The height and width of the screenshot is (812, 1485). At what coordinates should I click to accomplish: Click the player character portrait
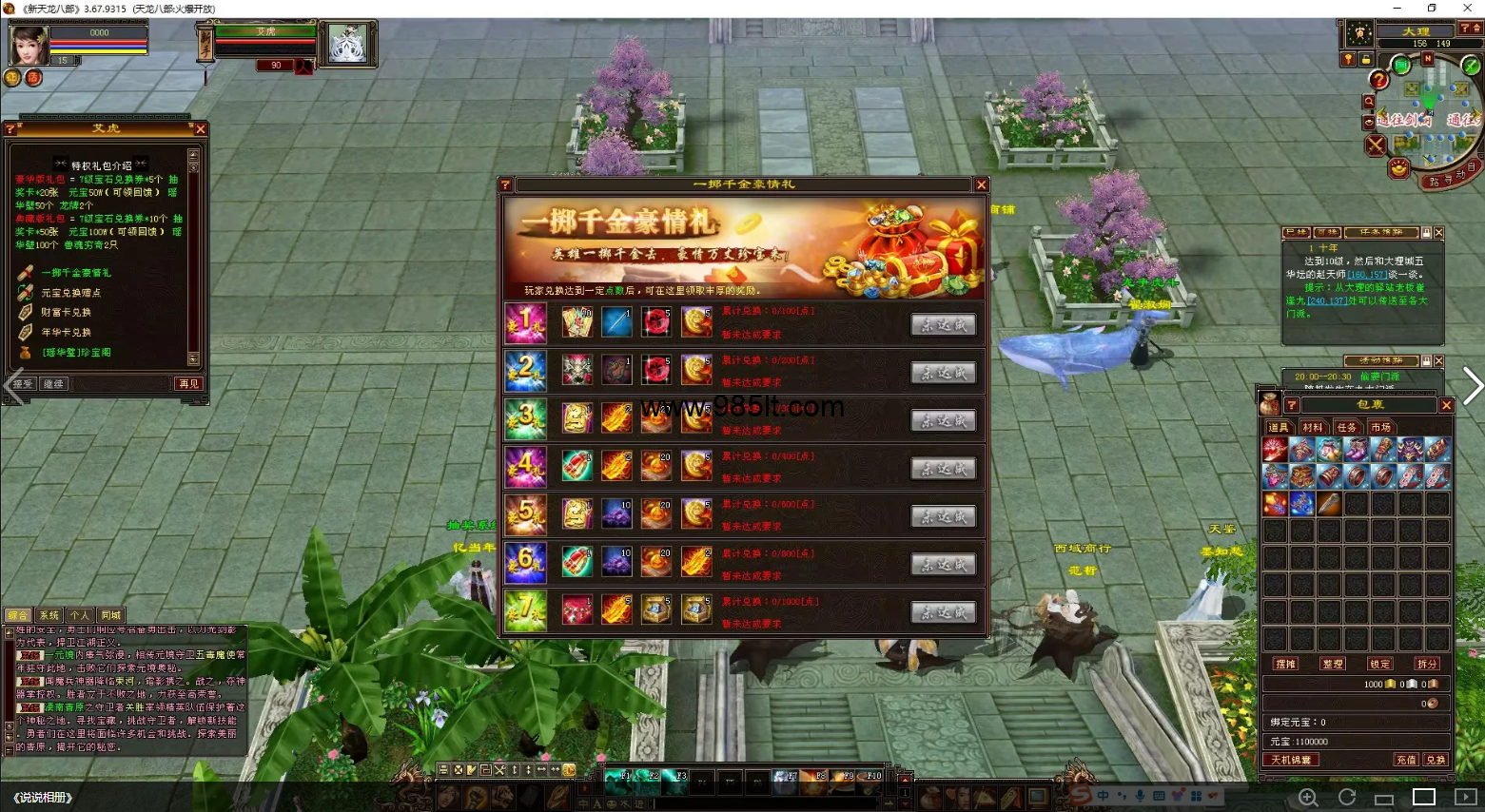click(29, 45)
